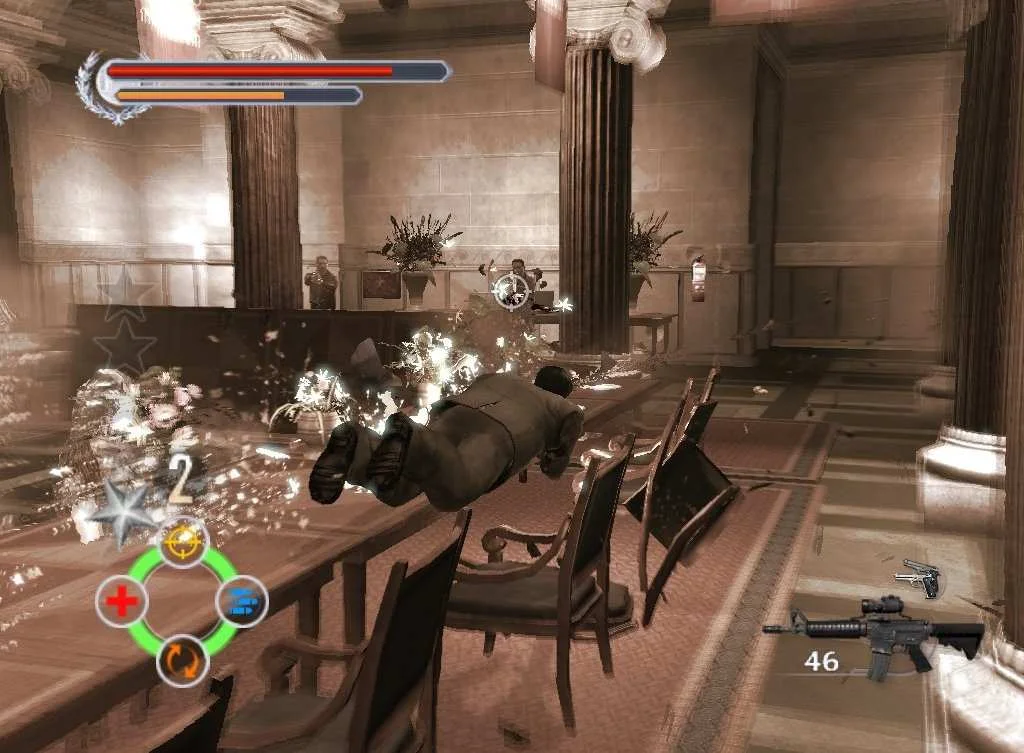Screen dimensions: 1024x753
Task: Select the red cross health boost
Action: [x=121, y=602]
